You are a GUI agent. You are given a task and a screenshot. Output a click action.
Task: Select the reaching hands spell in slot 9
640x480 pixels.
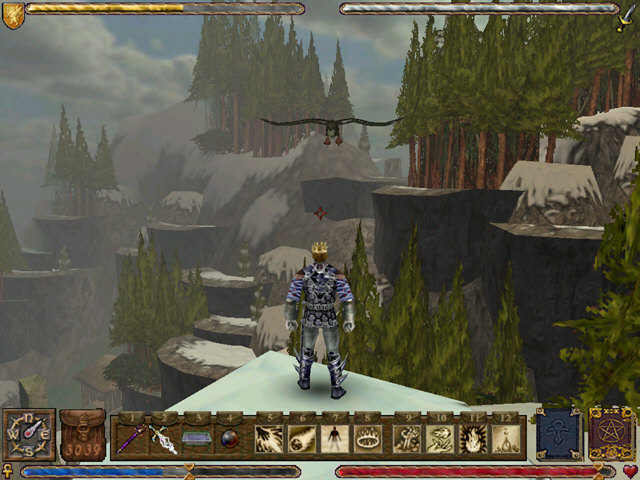click(406, 438)
